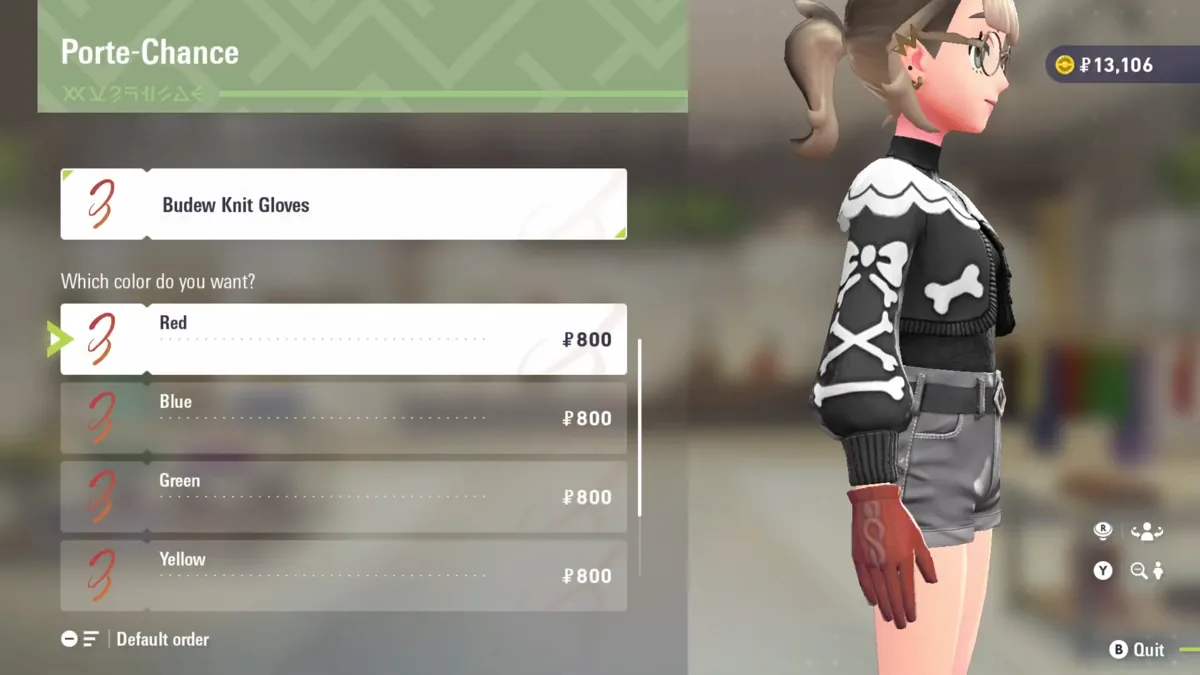Select the Yellow color row

click(343, 575)
